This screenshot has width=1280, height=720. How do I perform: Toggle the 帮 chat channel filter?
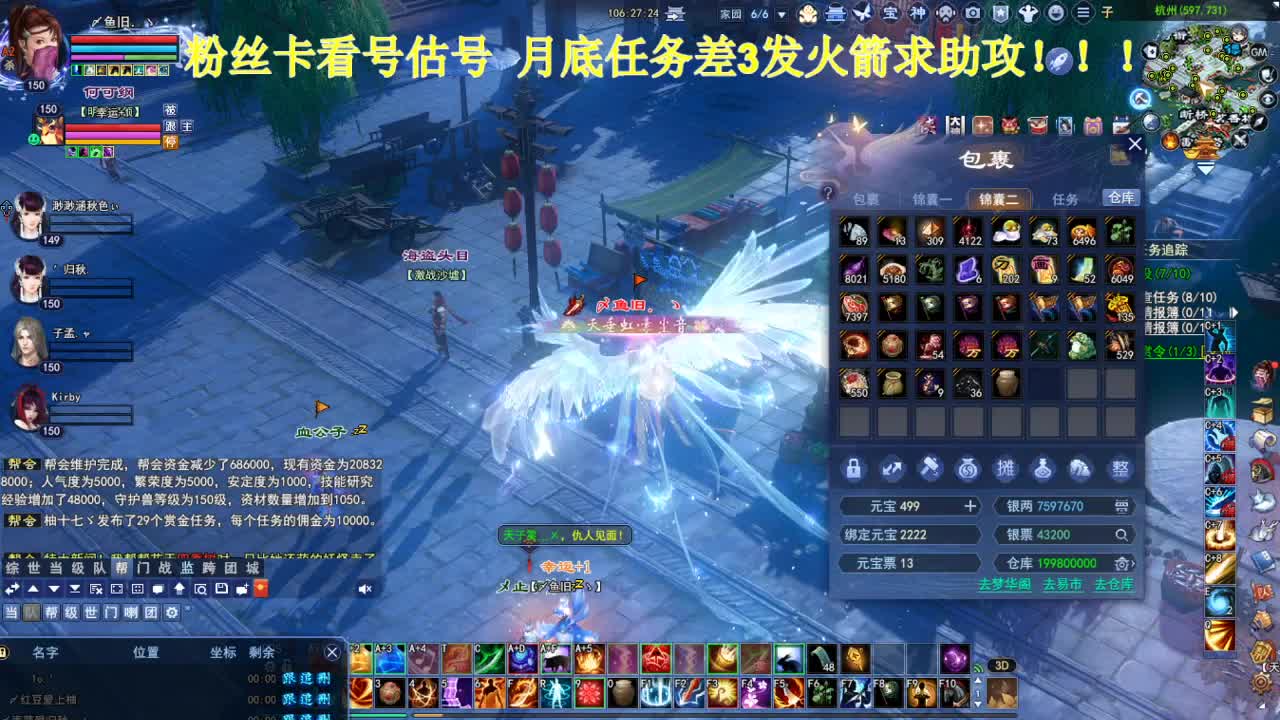tap(53, 612)
